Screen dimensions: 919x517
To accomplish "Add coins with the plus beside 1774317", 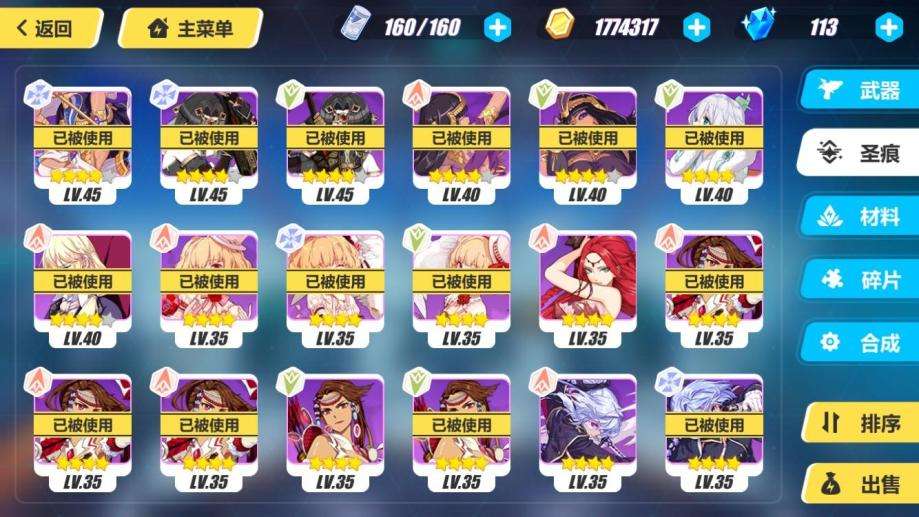I will point(697,27).
